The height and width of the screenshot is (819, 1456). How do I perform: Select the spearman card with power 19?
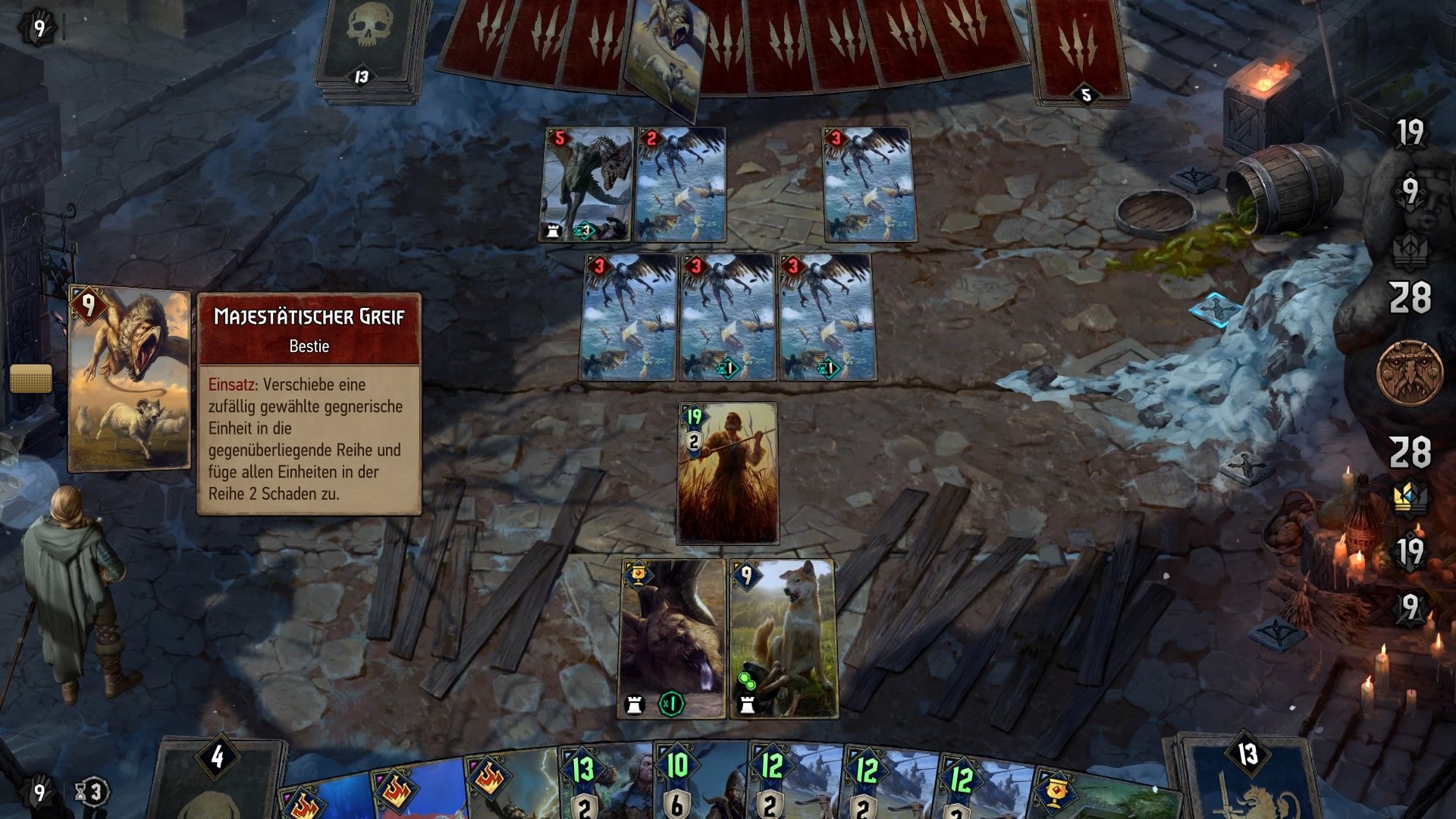[x=724, y=474]
